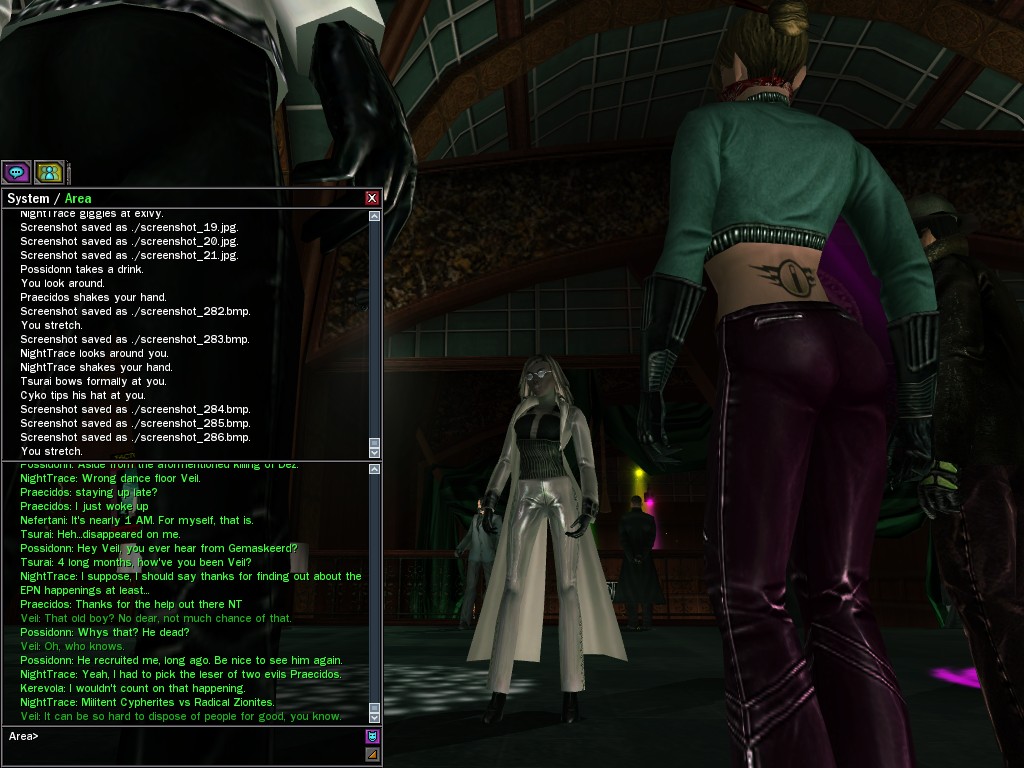Screen dimensions: 1024x768
Task: Open the speech bubble chat icon
Action: point(17,172)
